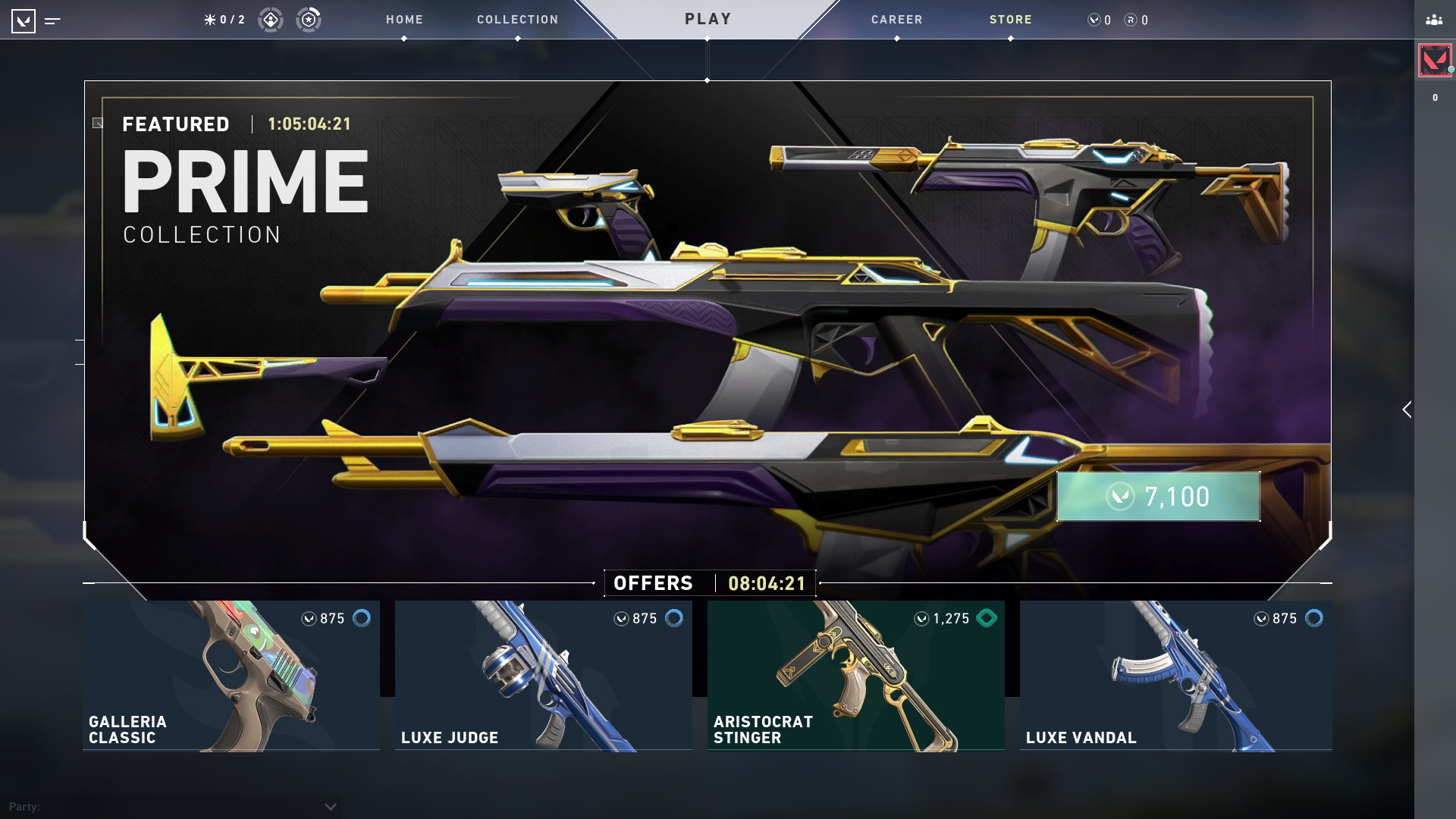Screen dimensions: 1456x819
Task: Choose the Luxe Judge offer
Action: tap(543, 675)
